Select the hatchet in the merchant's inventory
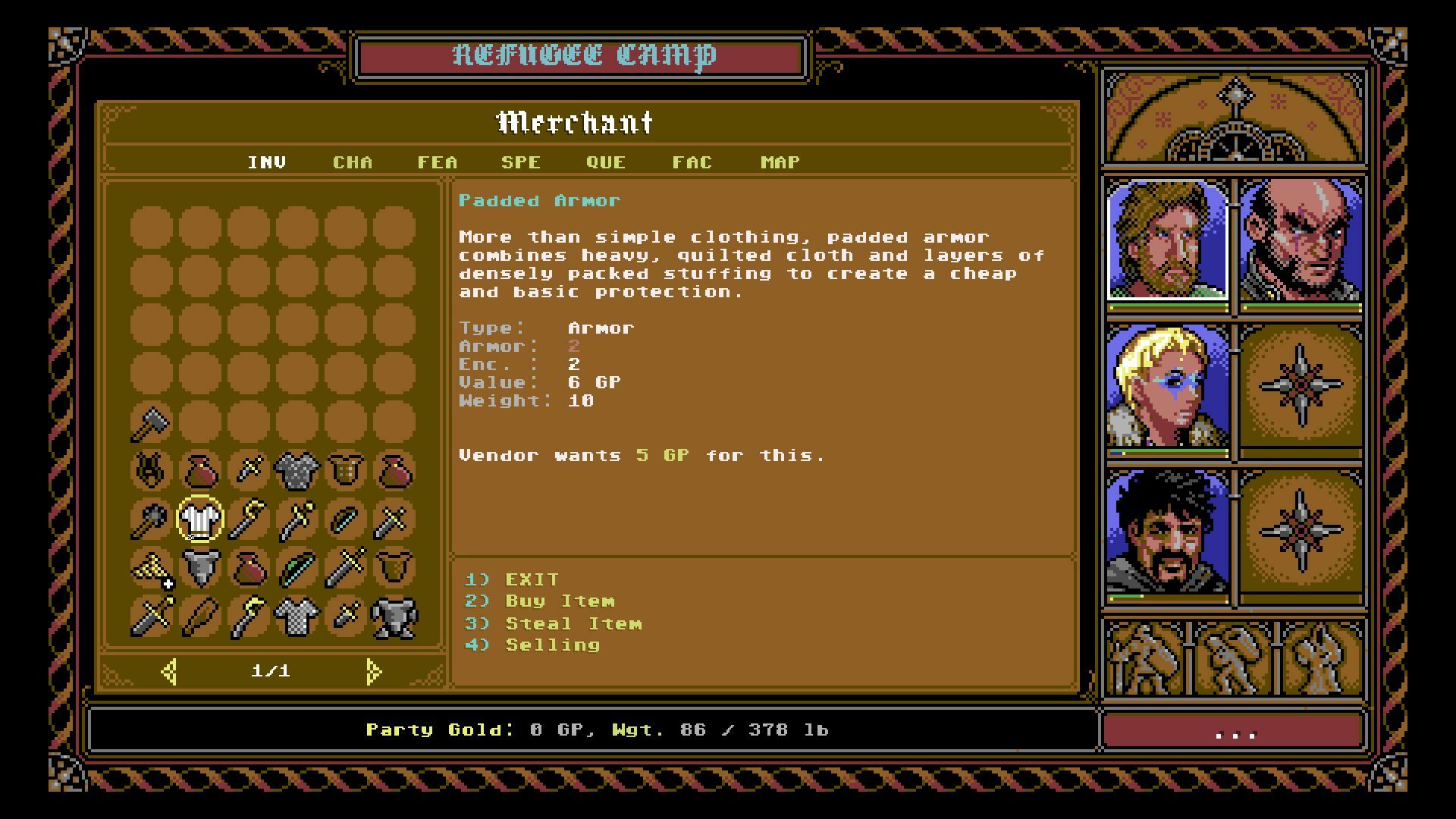 pyautogui.click(x=151, y=422)
